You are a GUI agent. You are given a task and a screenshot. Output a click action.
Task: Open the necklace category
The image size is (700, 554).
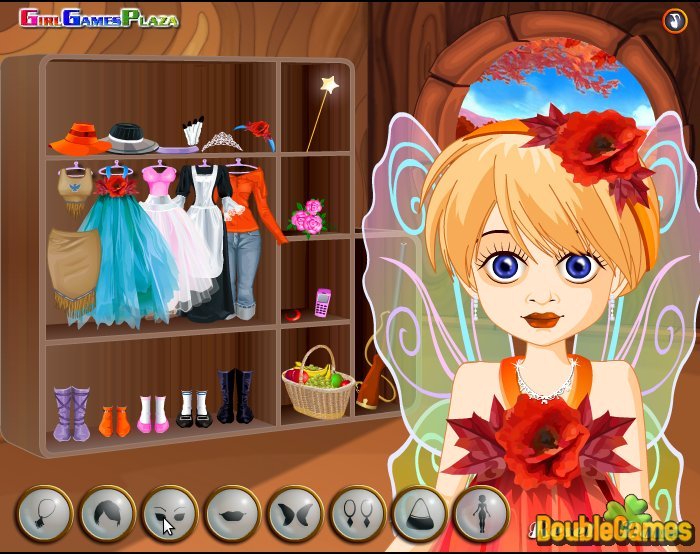(44, 515)
